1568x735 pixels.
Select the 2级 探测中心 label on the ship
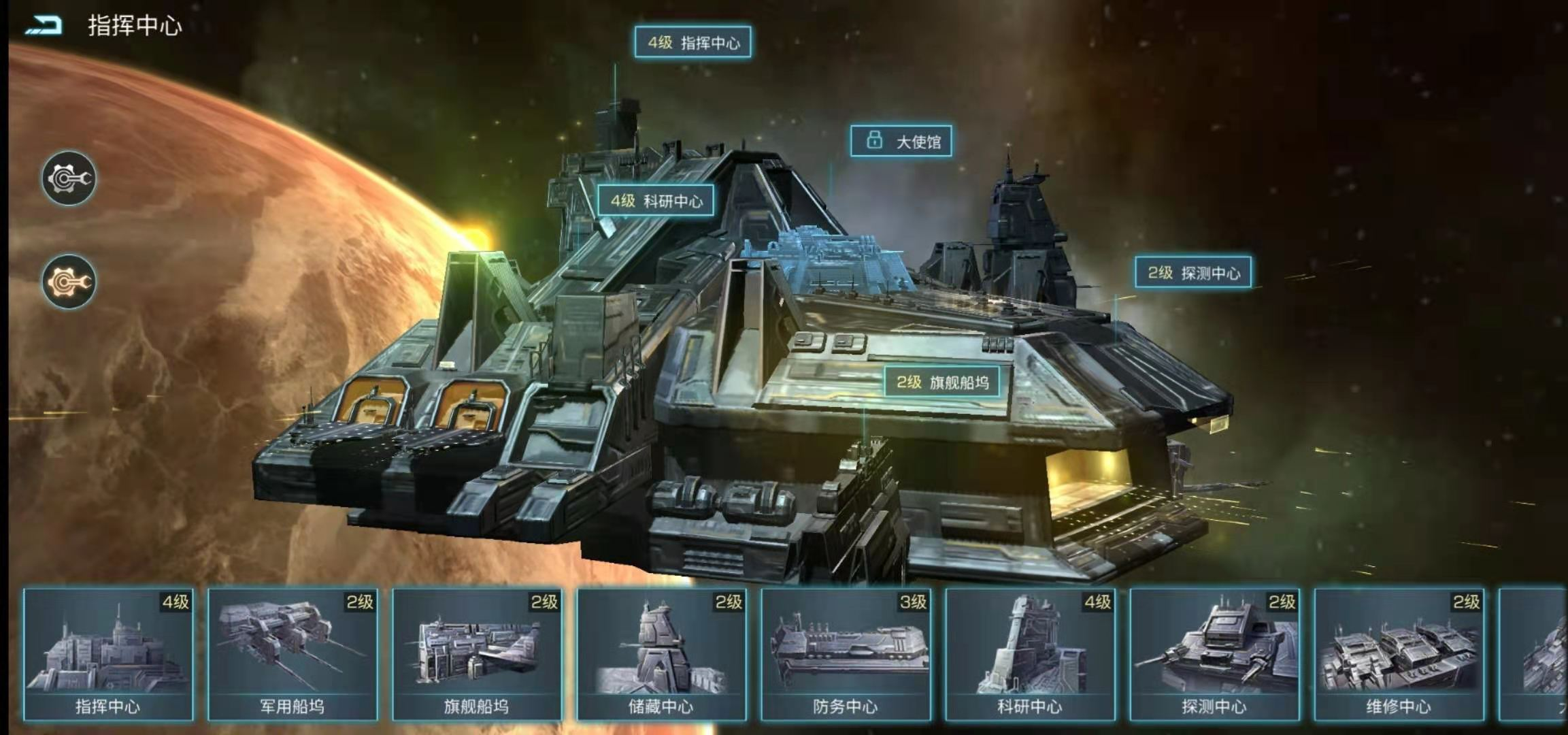pos(1193,272)
